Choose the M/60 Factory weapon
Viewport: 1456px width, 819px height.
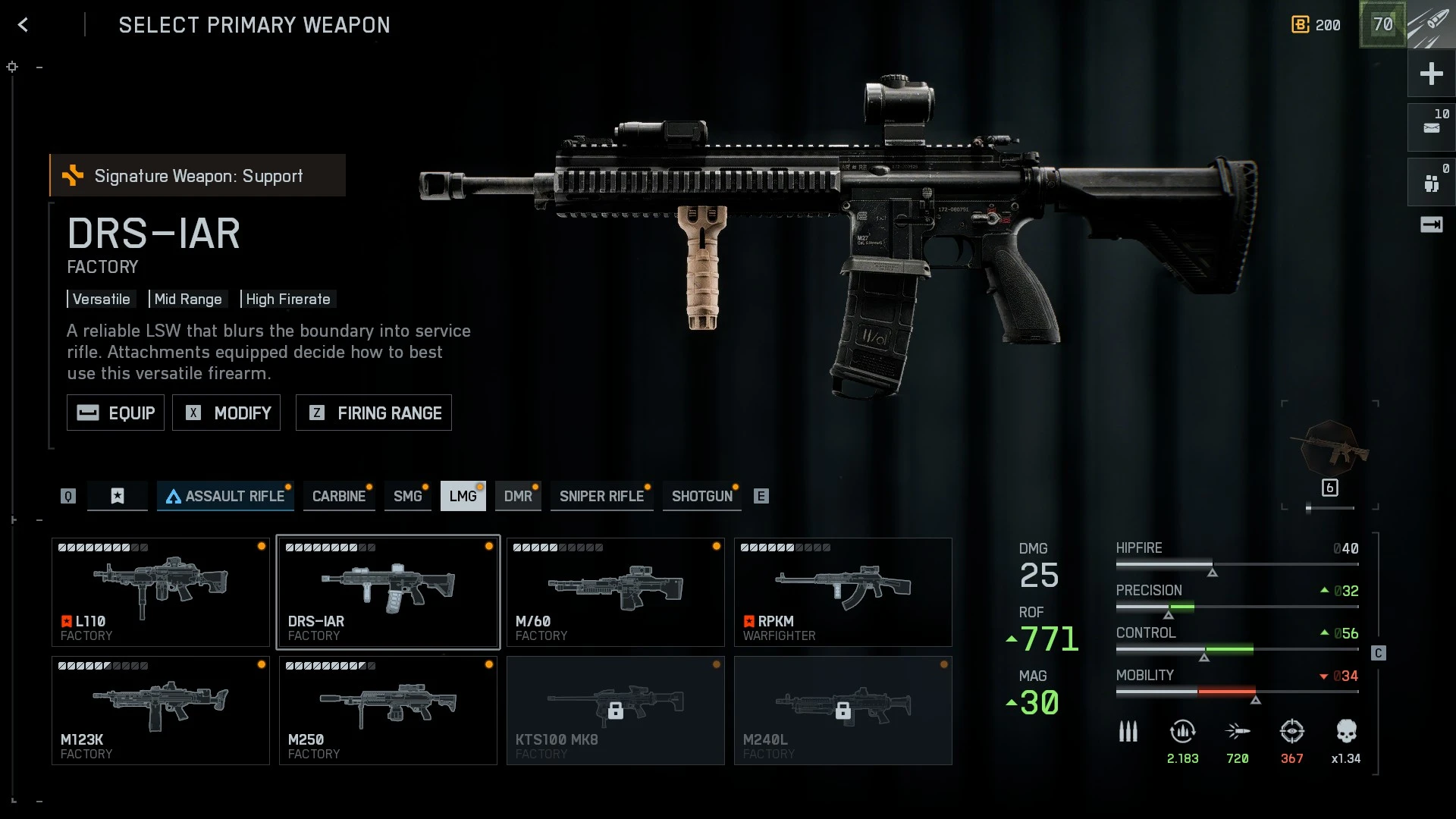pos(616,592)
